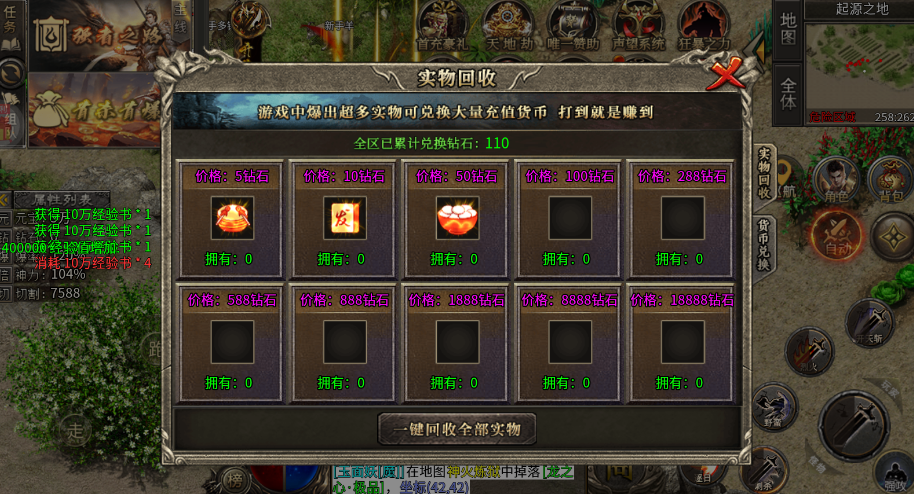The width and height of the screenshot is (914, 494).
Task: Click the 起源之地 minimap
Action: pyautogui.click(x=858, y=67)
